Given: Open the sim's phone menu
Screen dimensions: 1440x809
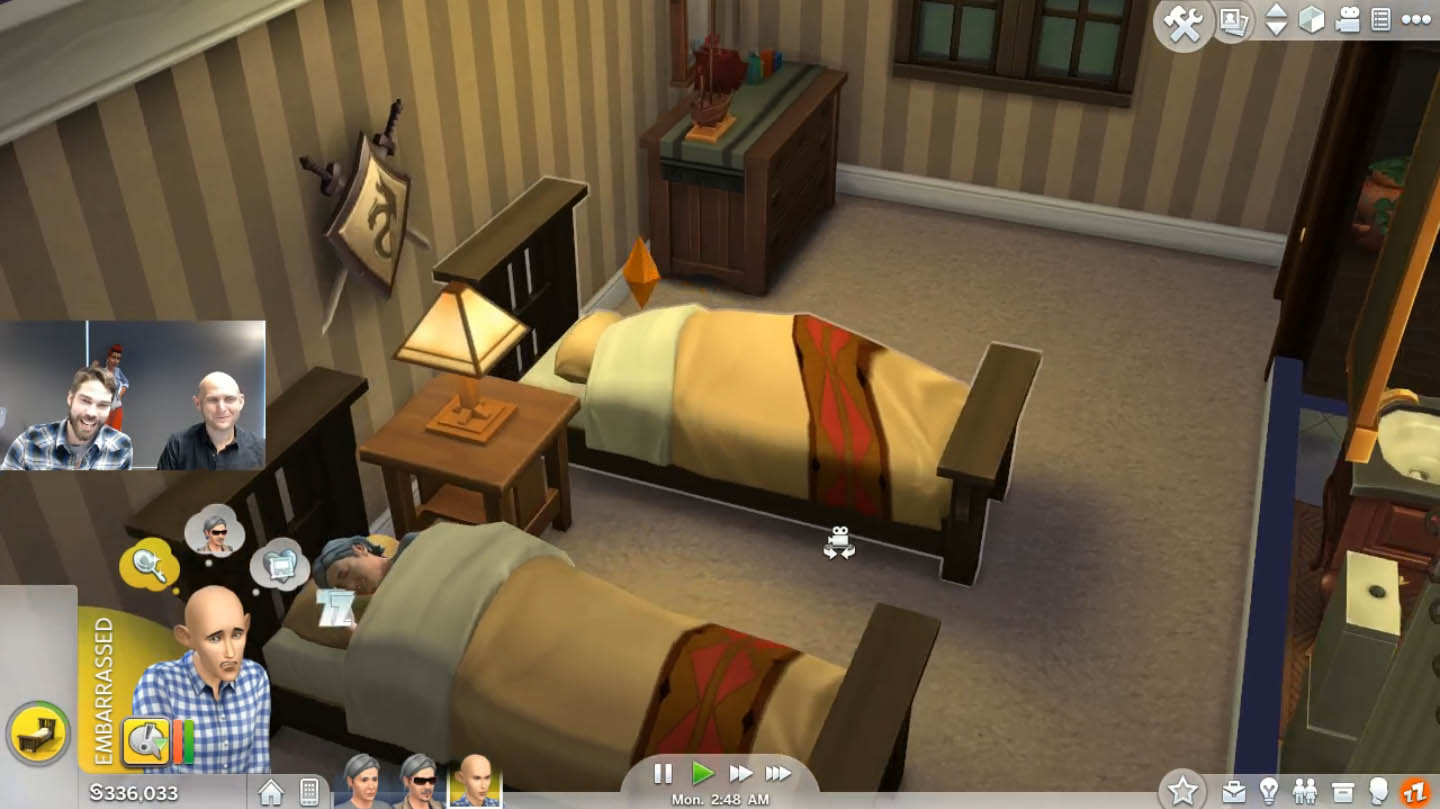Looking at the screenshot, I should pos(309,789).
